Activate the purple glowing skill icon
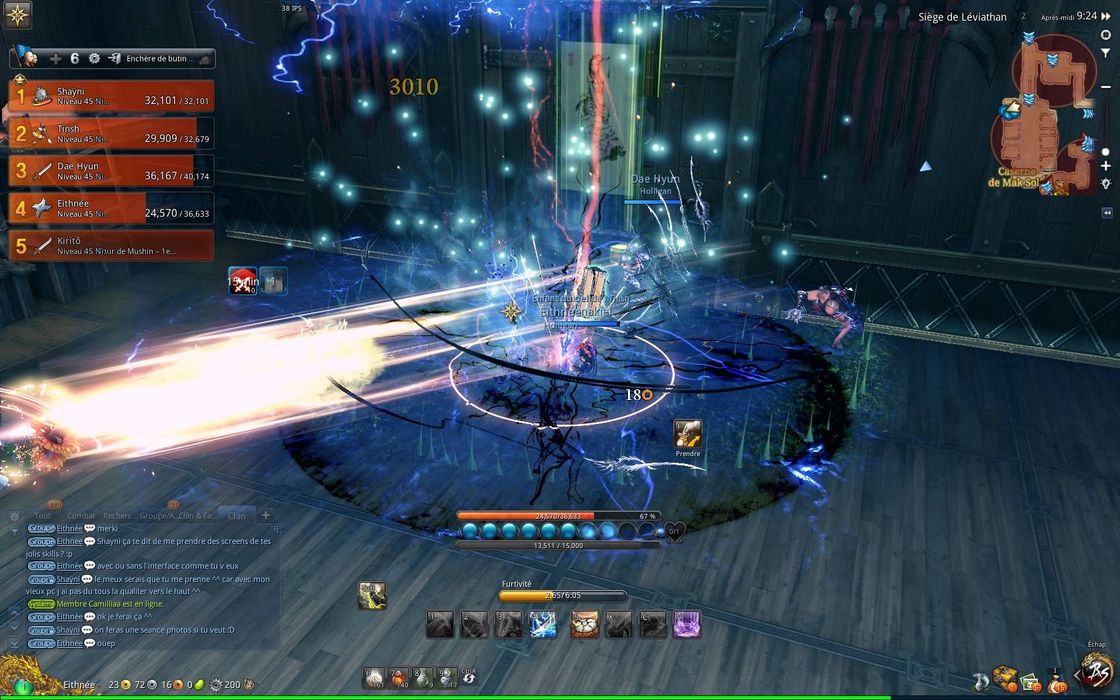 (687, 625)
